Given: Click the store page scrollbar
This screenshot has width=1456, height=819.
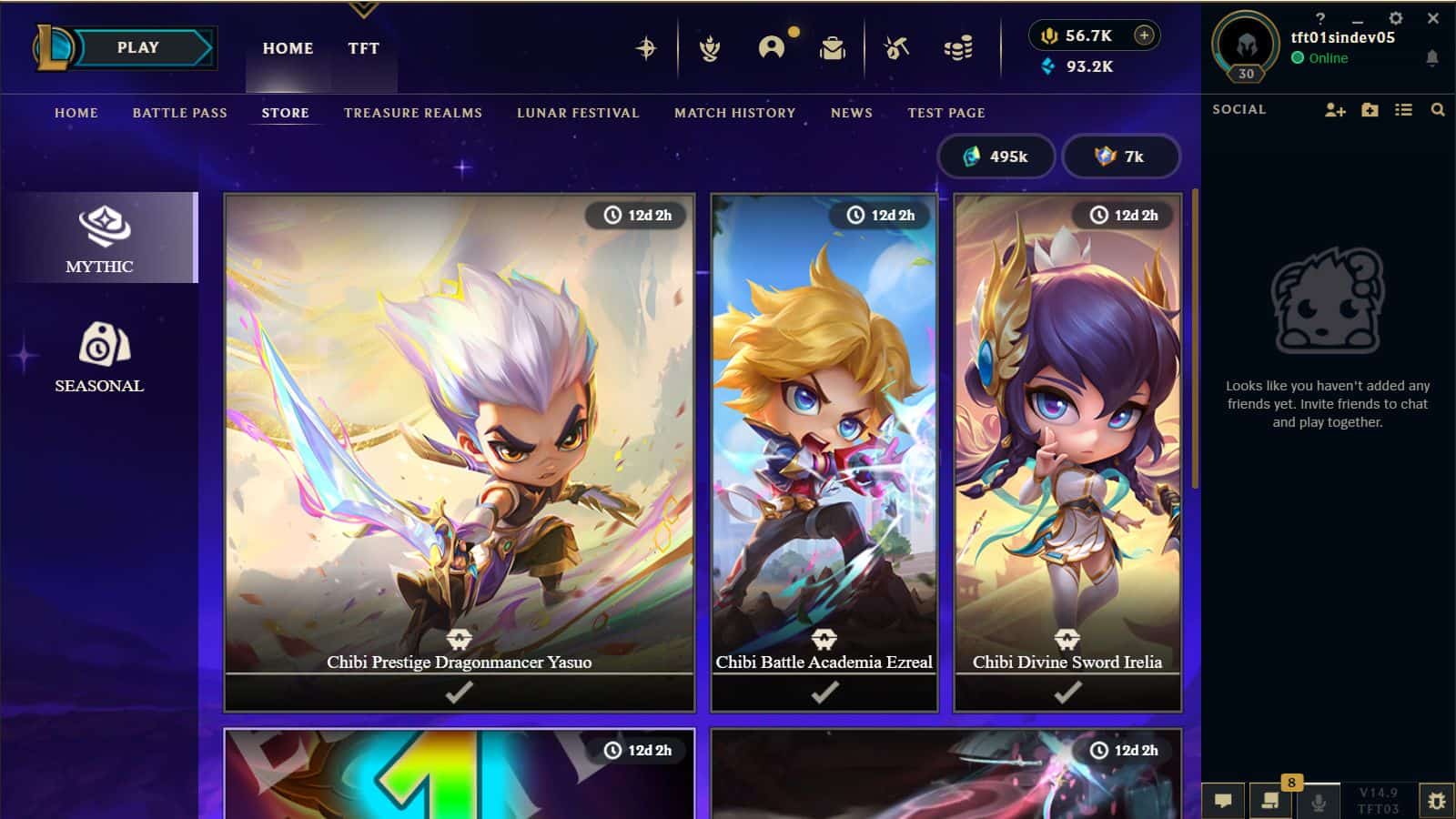Looking at the screenshot, I should tap(1196, 337).
